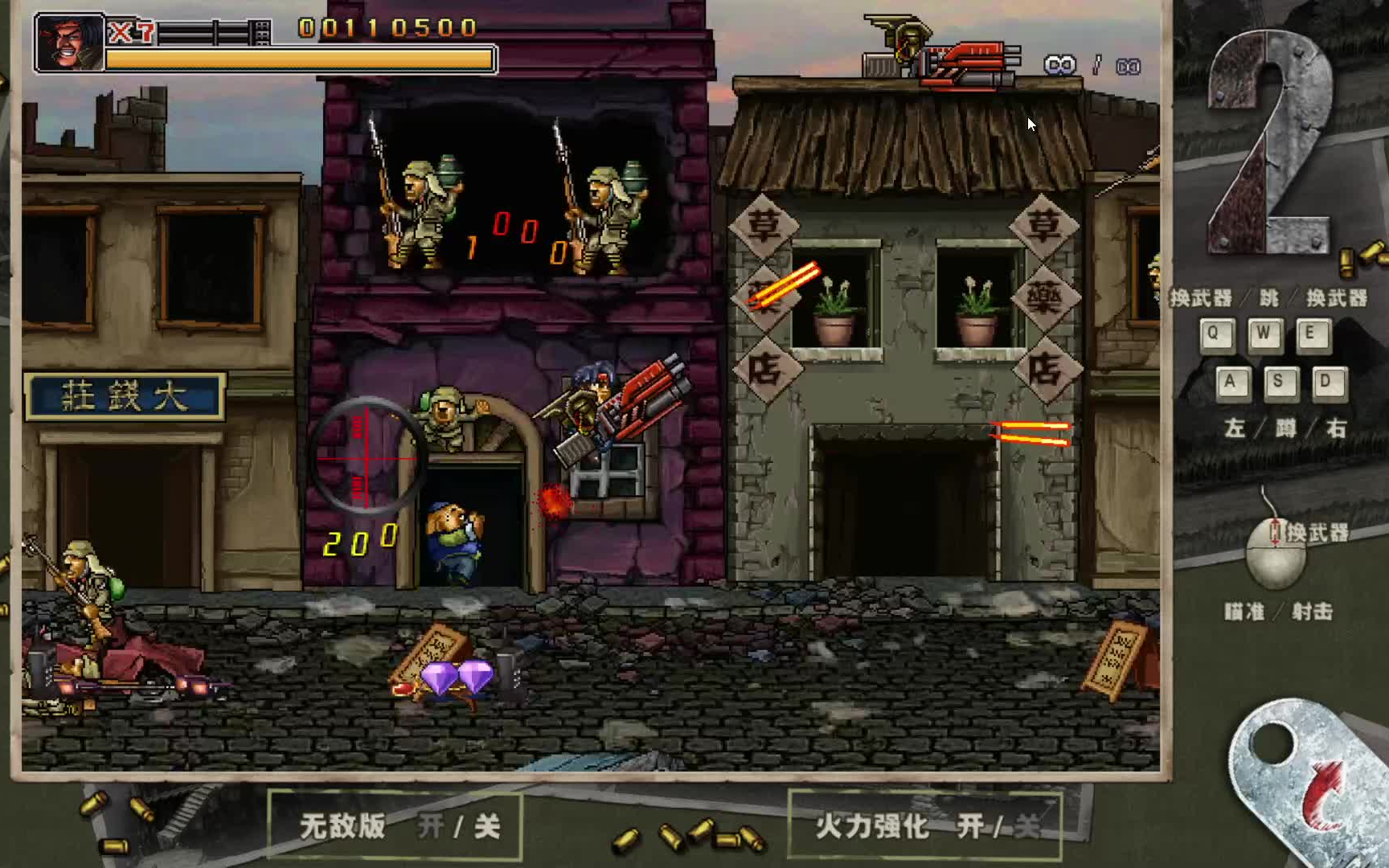Screen dimensions: 1389x868
Task: Click the sniper crosshair reticle on screen
Action: coord(367,458)
